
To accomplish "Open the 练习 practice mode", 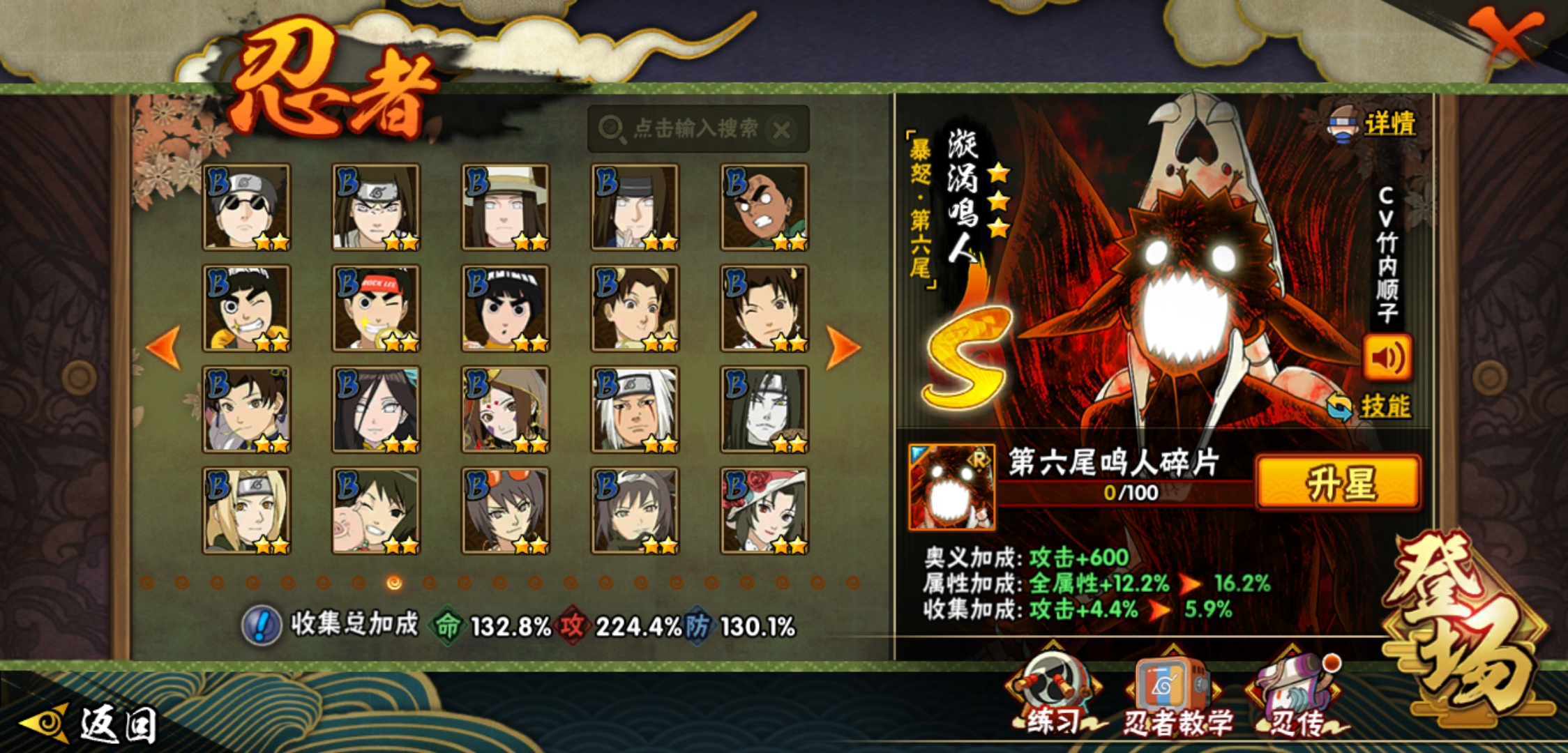I will pyautogui.click(x=1053, y=694).
